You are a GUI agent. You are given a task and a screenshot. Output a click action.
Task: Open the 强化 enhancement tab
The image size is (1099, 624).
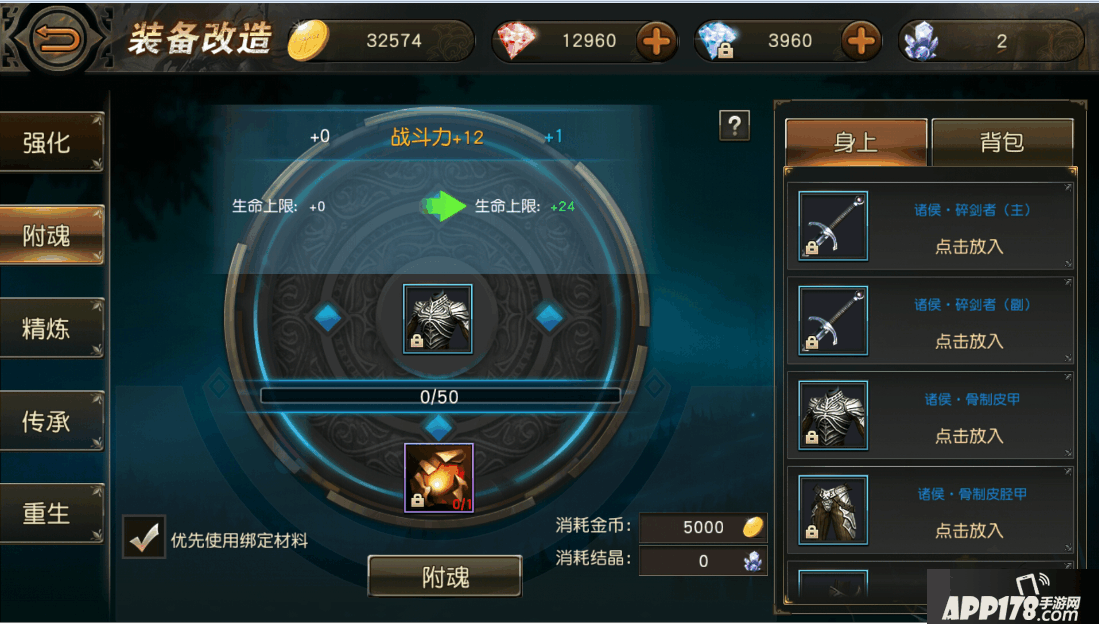[x=50, y=143]
